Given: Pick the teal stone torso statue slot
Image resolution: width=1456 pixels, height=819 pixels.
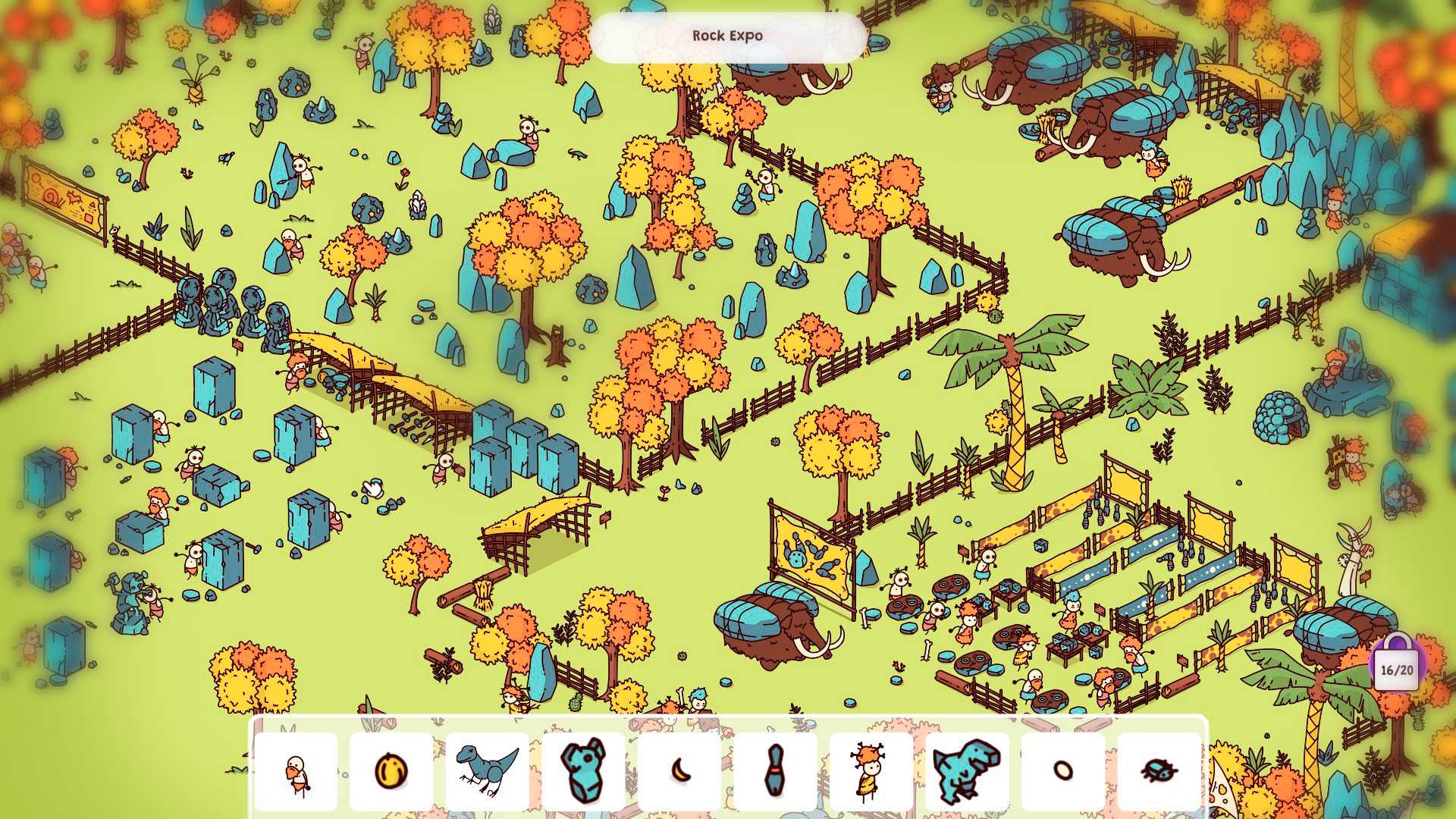Looking at the screenshot, I should (583, 771).
